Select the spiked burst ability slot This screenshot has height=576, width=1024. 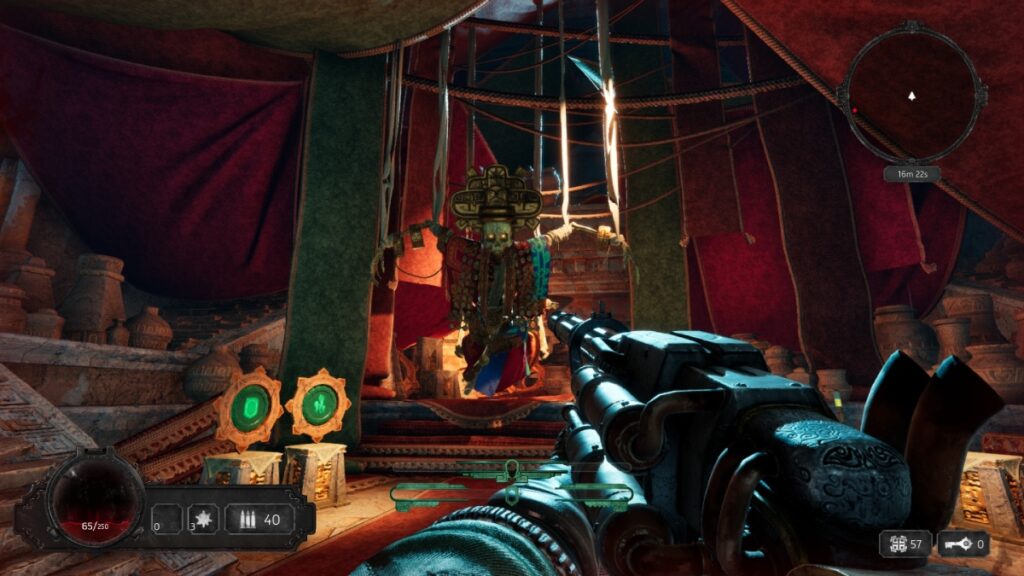pos(203,519)
